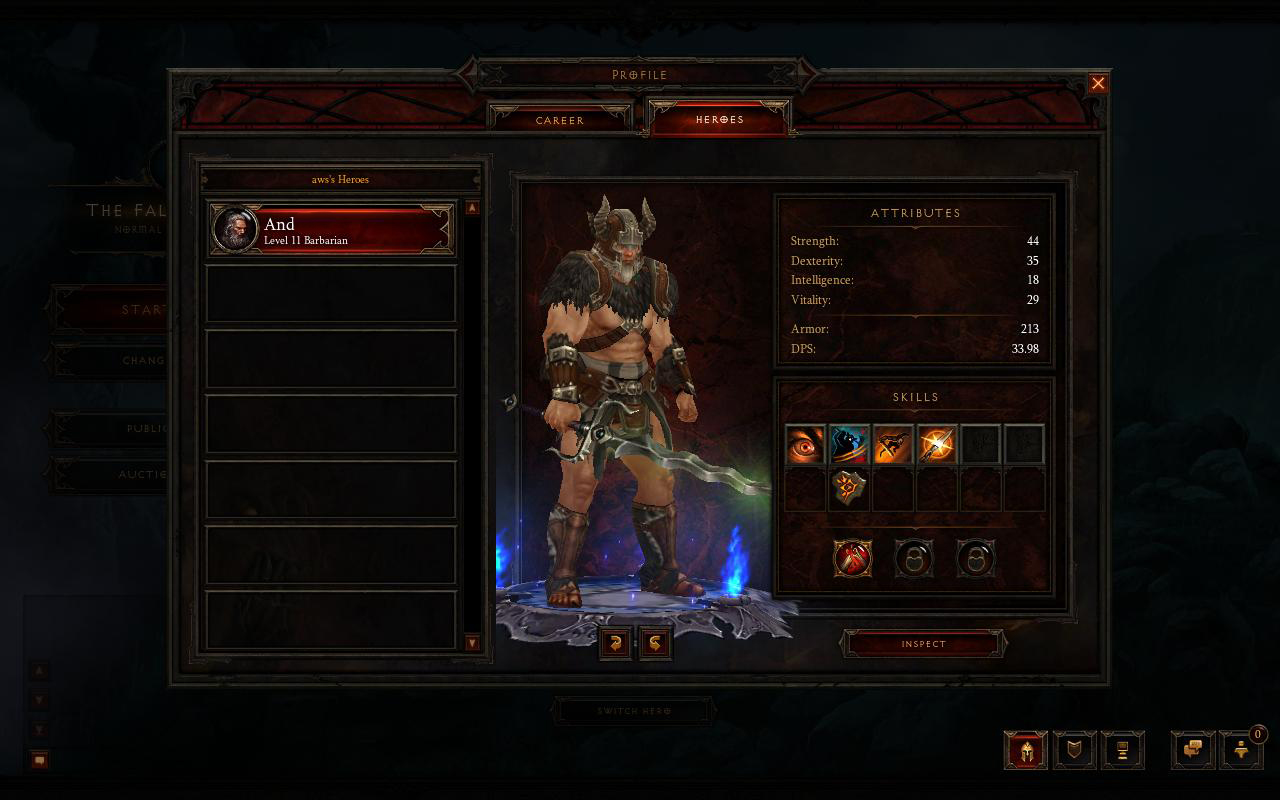Viewport: 1280px width, 800px height.
Task: Open the chat bubbles button
Action: click(x=1193, y=750)
